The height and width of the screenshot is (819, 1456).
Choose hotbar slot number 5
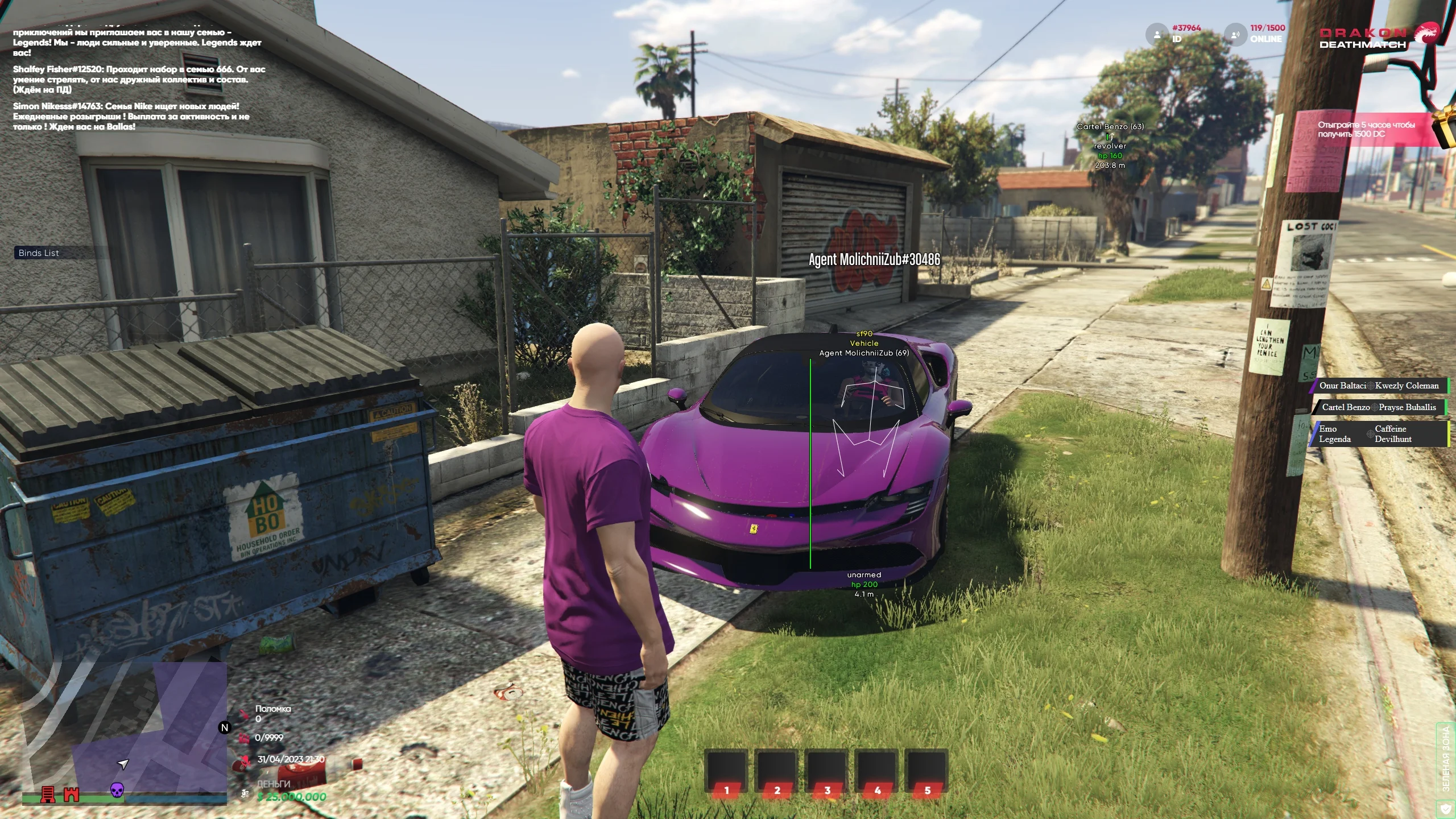(927, 771)
